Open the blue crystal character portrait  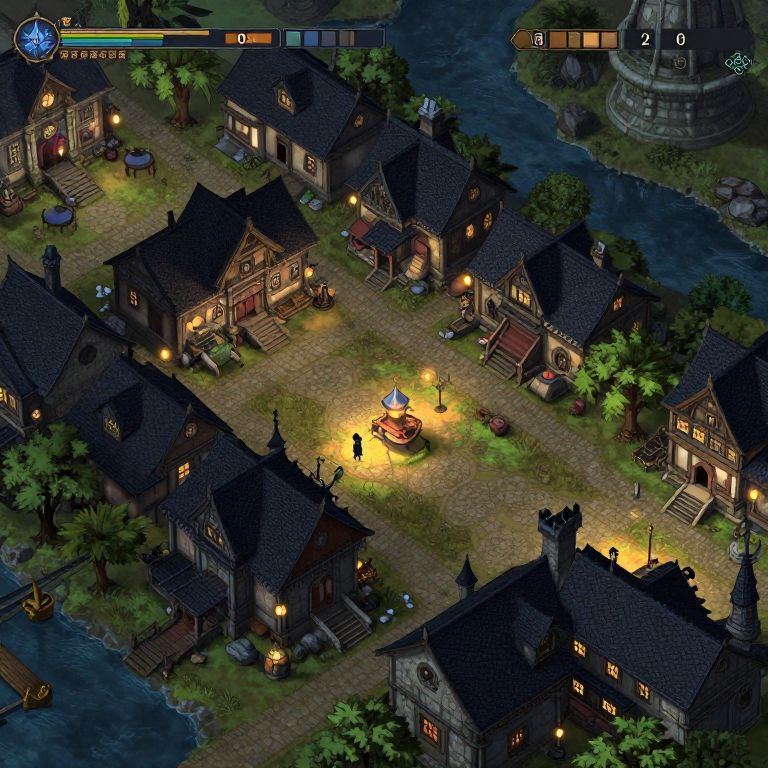[37, 39]
